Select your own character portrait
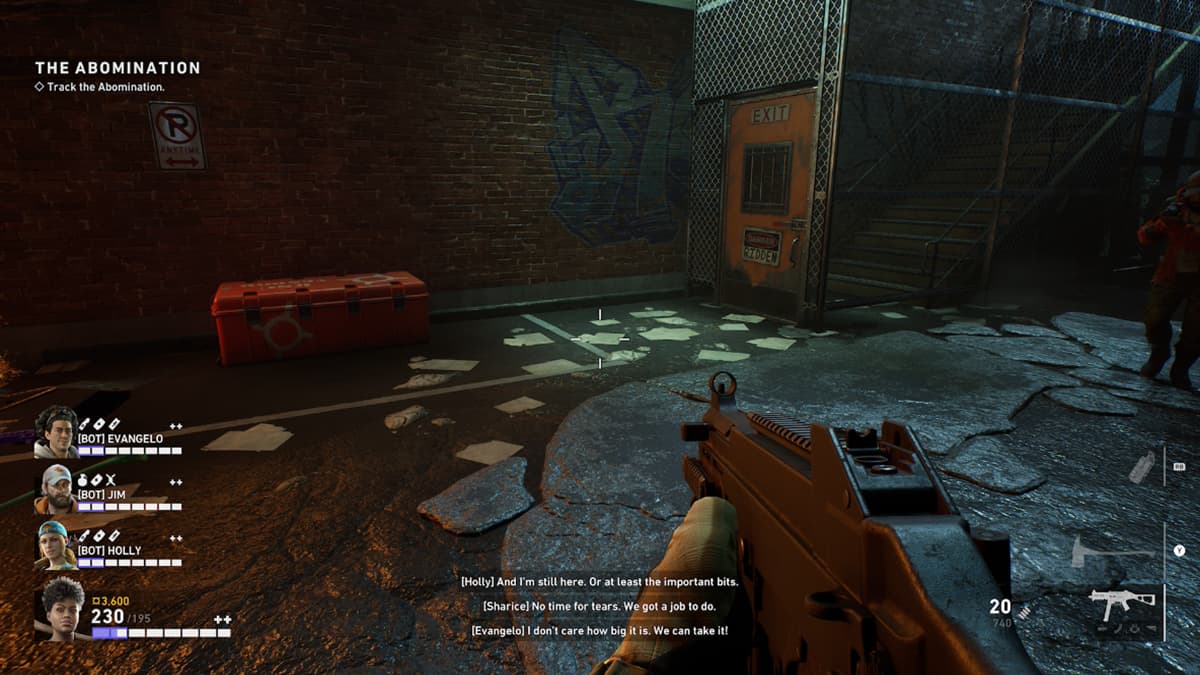Image resolution: width=1200 pixels, height=675 pixels. pos(60,608)
